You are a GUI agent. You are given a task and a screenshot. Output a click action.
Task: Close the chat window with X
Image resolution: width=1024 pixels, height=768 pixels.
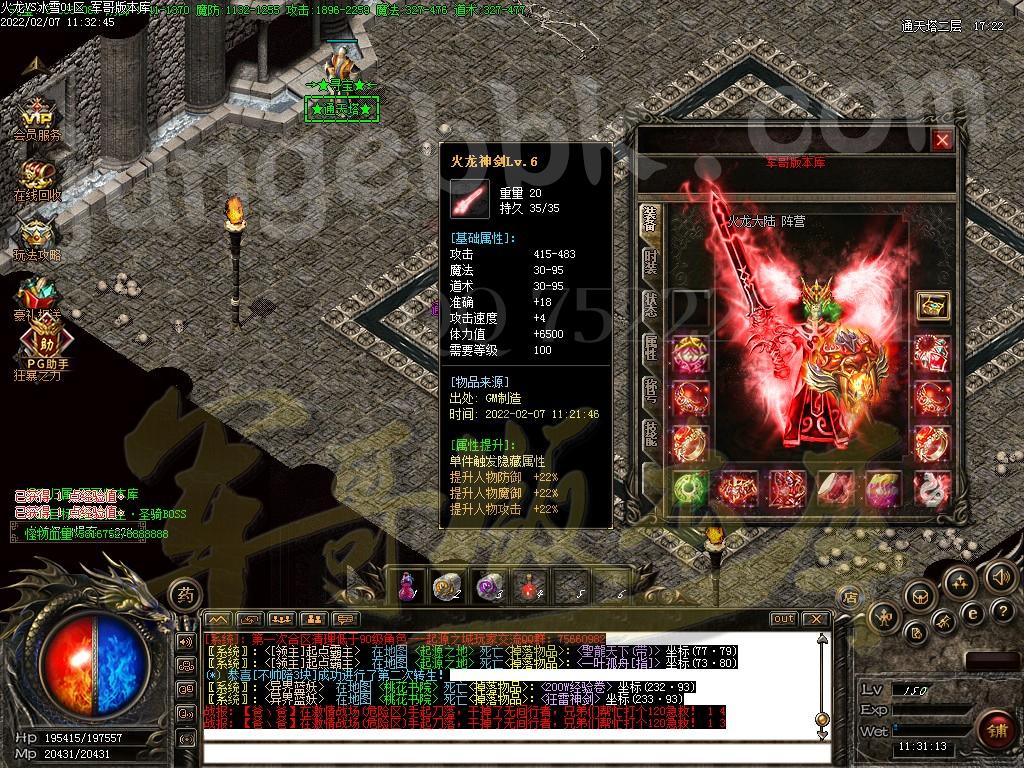click(x=816, y=619)
